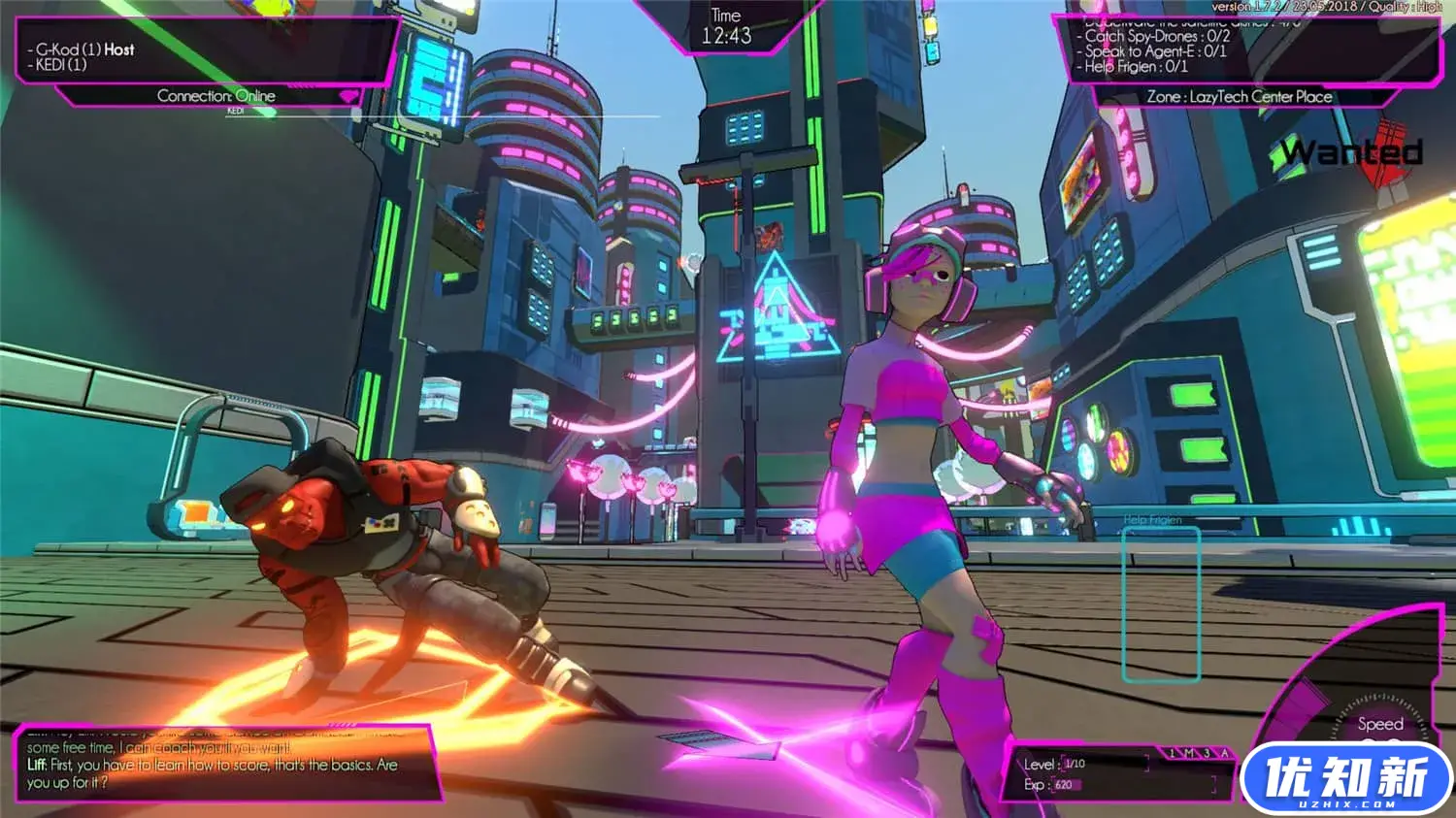Image resolution: width=1456 pixels, height=818 pixels.
Task: Click the Zone LazyTech Center Place label
Action: click(1239, 97)
